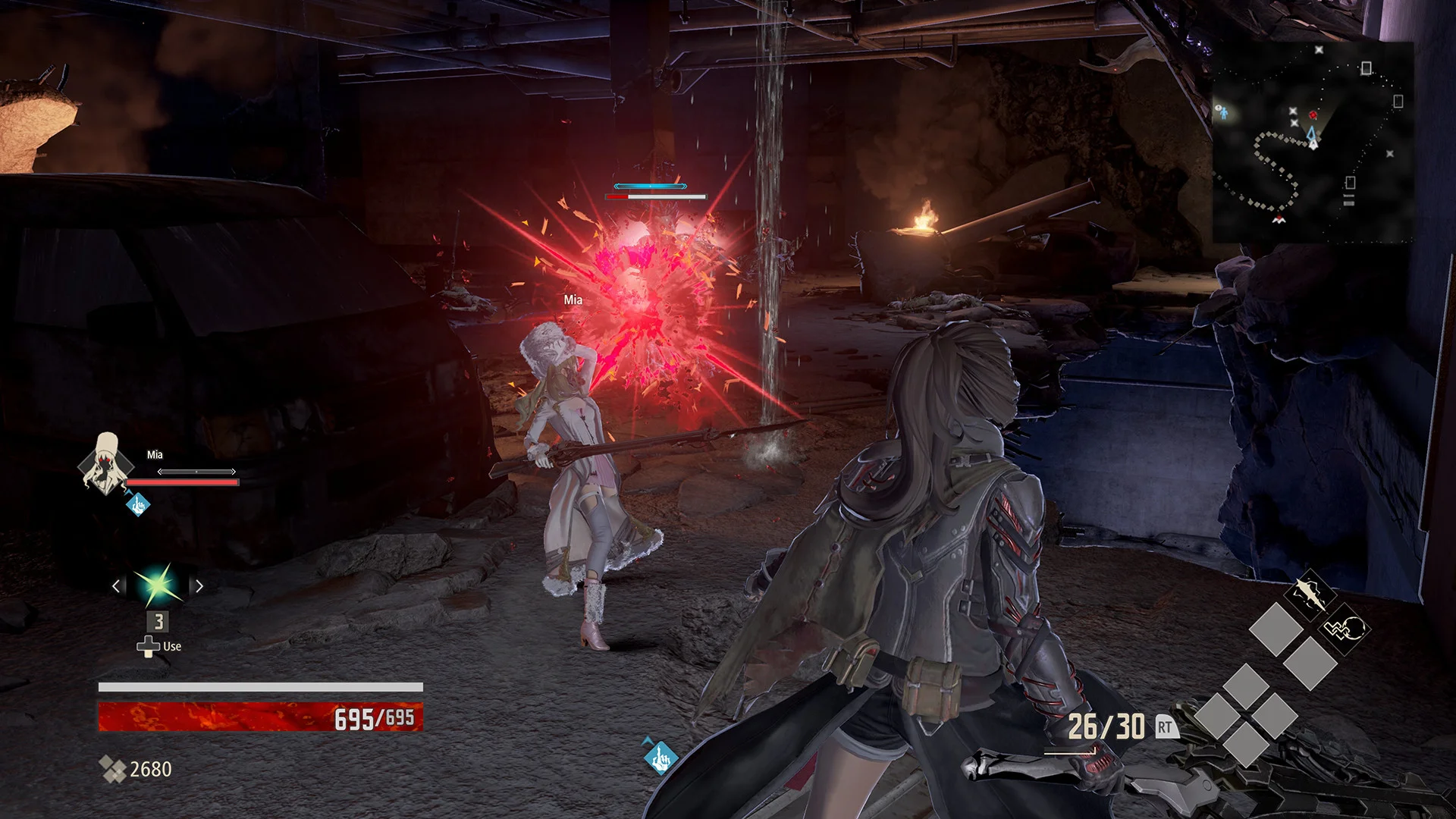Viewport: 1456px width, 819px height.
Task: Activate the swirl gift icon
Action: [1343, 629]
